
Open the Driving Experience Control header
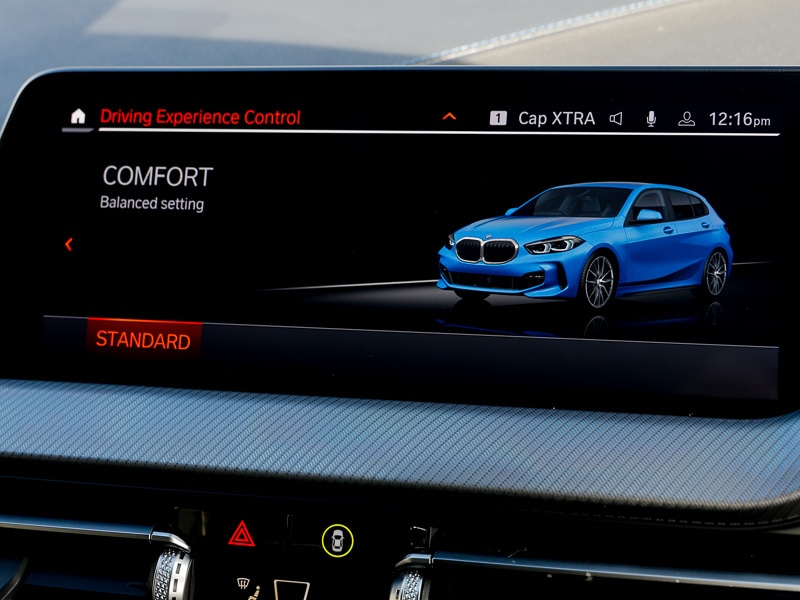[x=200, y=117]
